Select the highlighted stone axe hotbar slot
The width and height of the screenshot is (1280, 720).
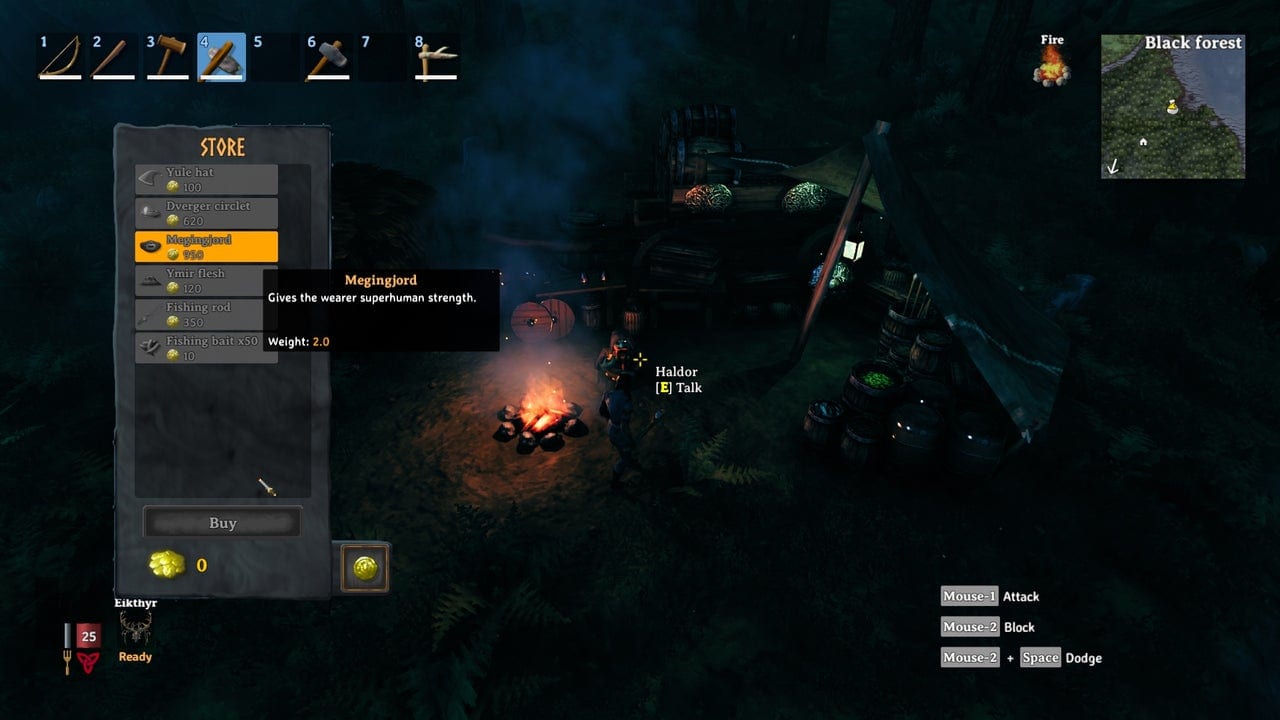point(221,57)
